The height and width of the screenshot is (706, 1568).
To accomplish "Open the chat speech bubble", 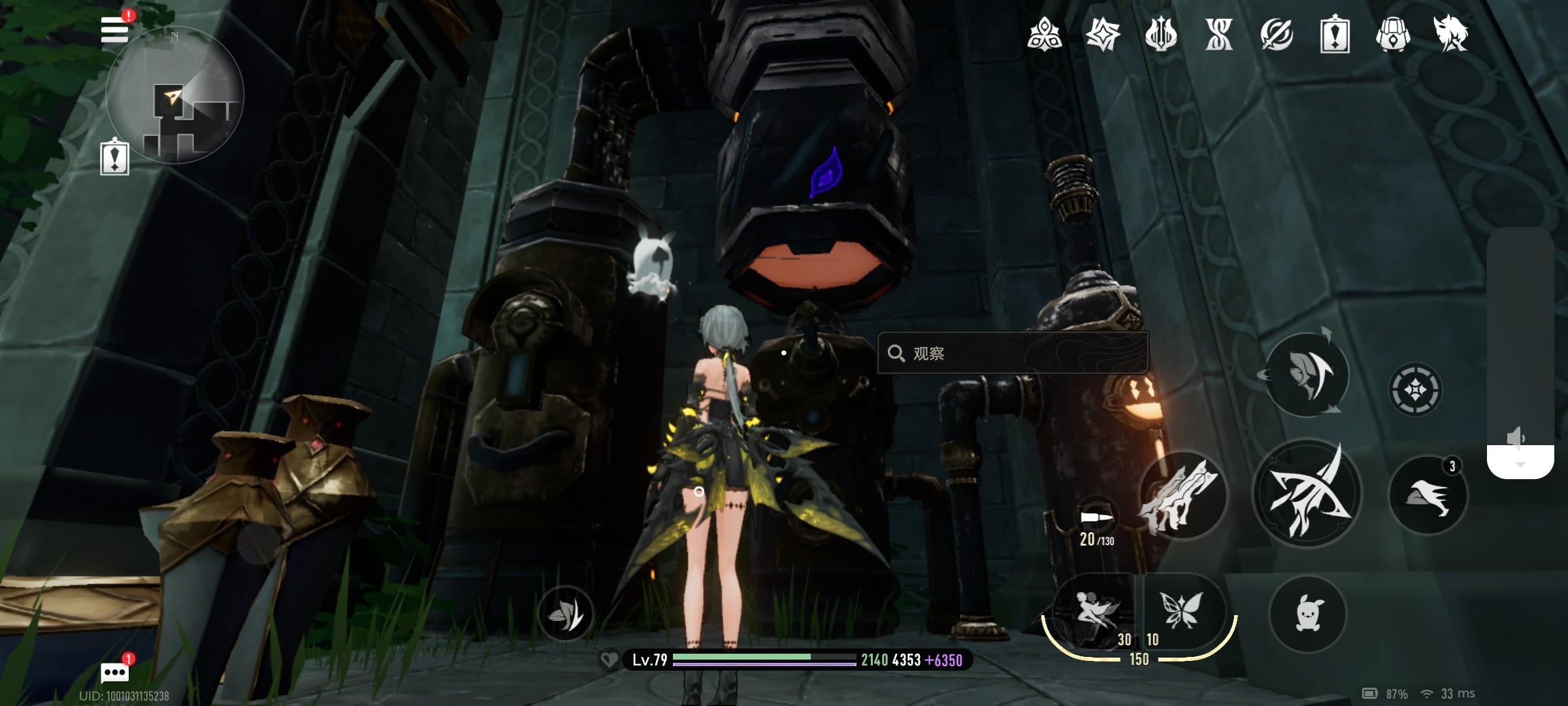I will 114,671.
